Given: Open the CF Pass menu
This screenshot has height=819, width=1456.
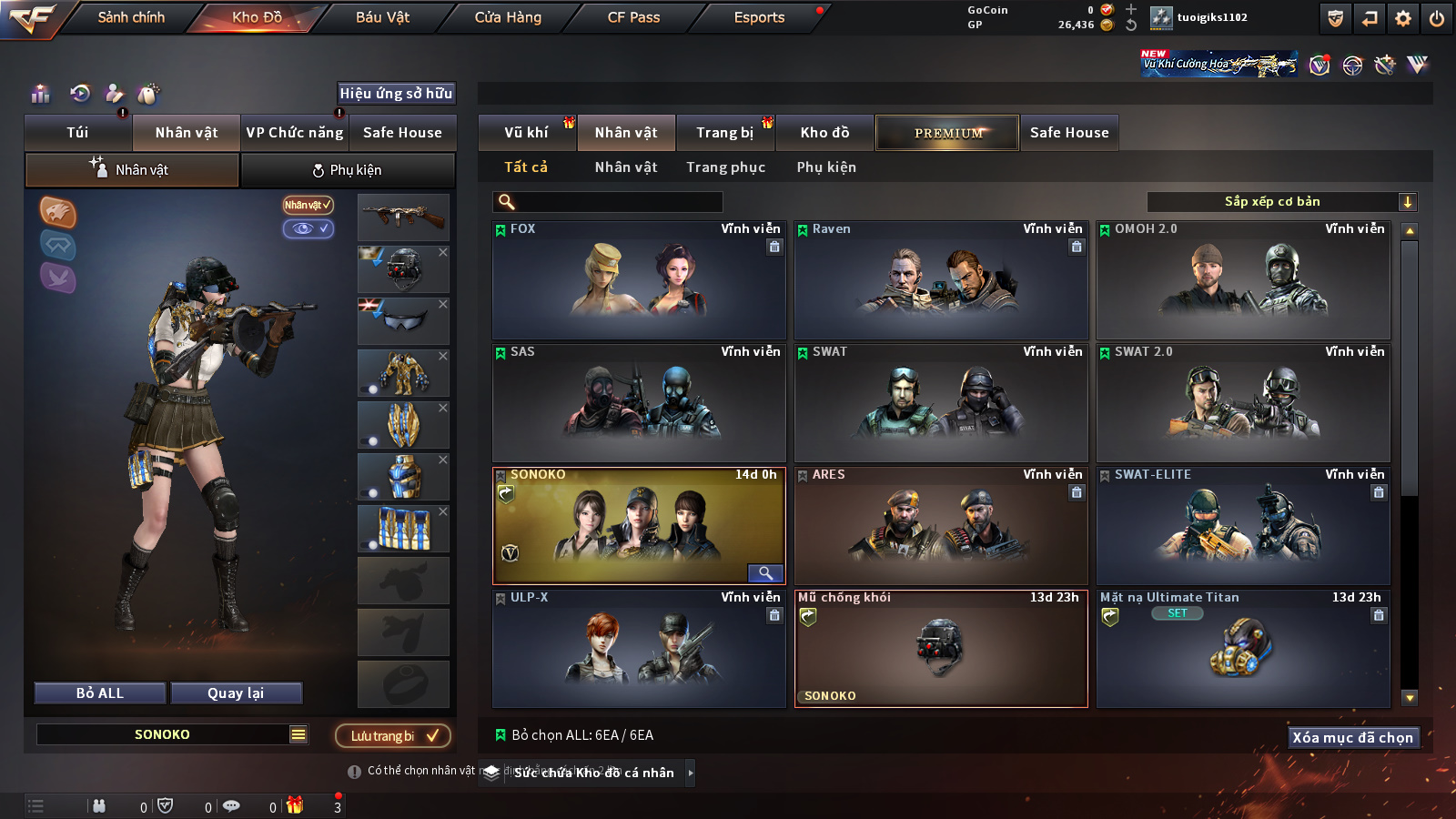Looking at the screenshot, I should 633,17.
